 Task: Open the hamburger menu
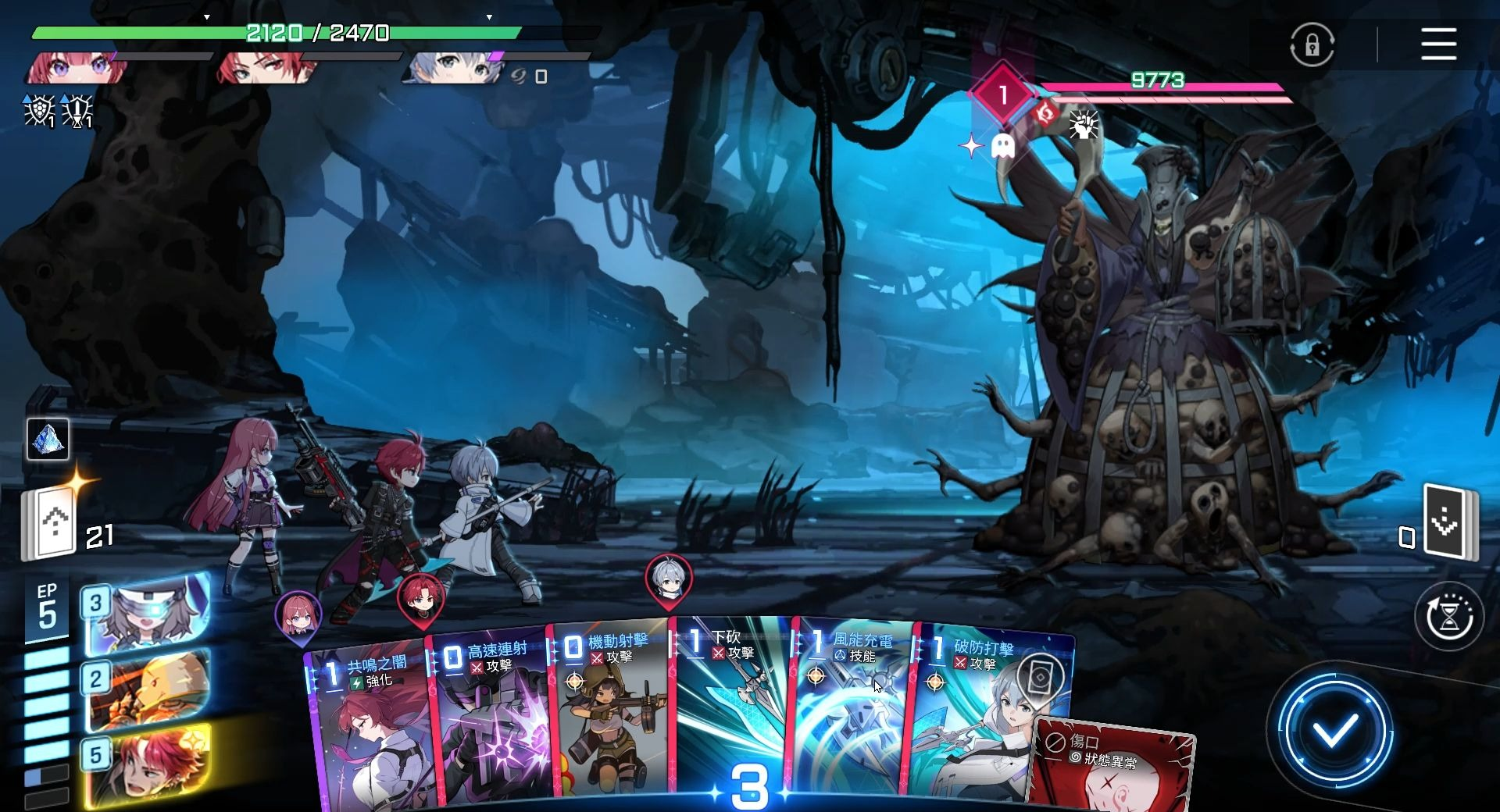pos(1438,44)
